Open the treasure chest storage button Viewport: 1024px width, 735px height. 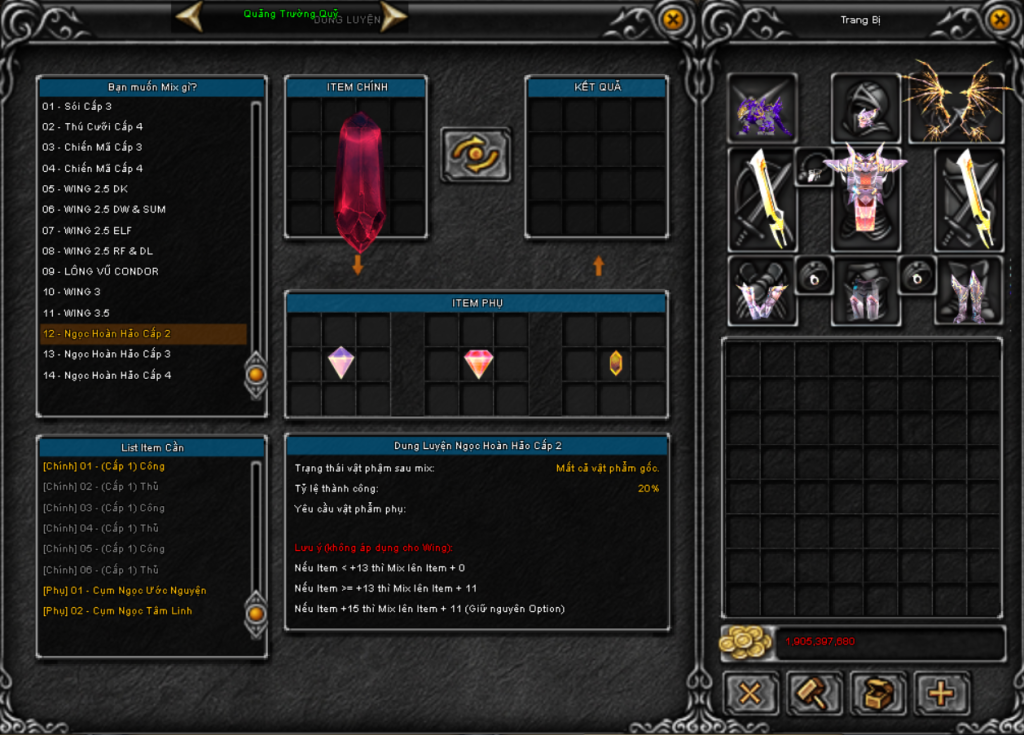coord(878,693)
